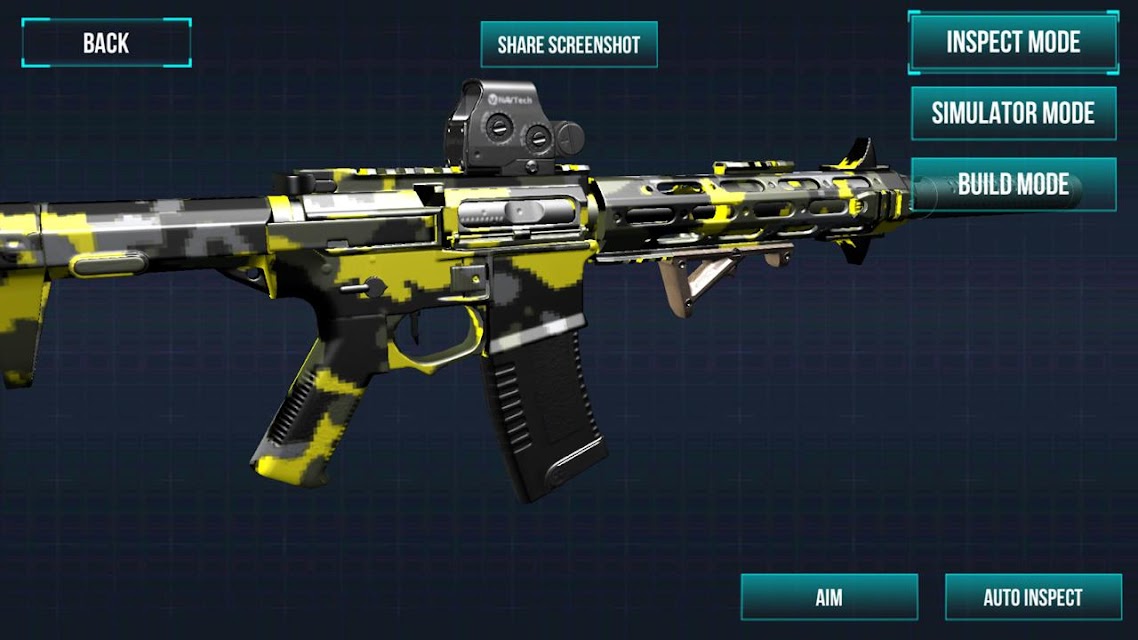The width and height of the screenshot is (1138, 640).
Task: Activate the Aim button
Action: (x=829, y=597)
